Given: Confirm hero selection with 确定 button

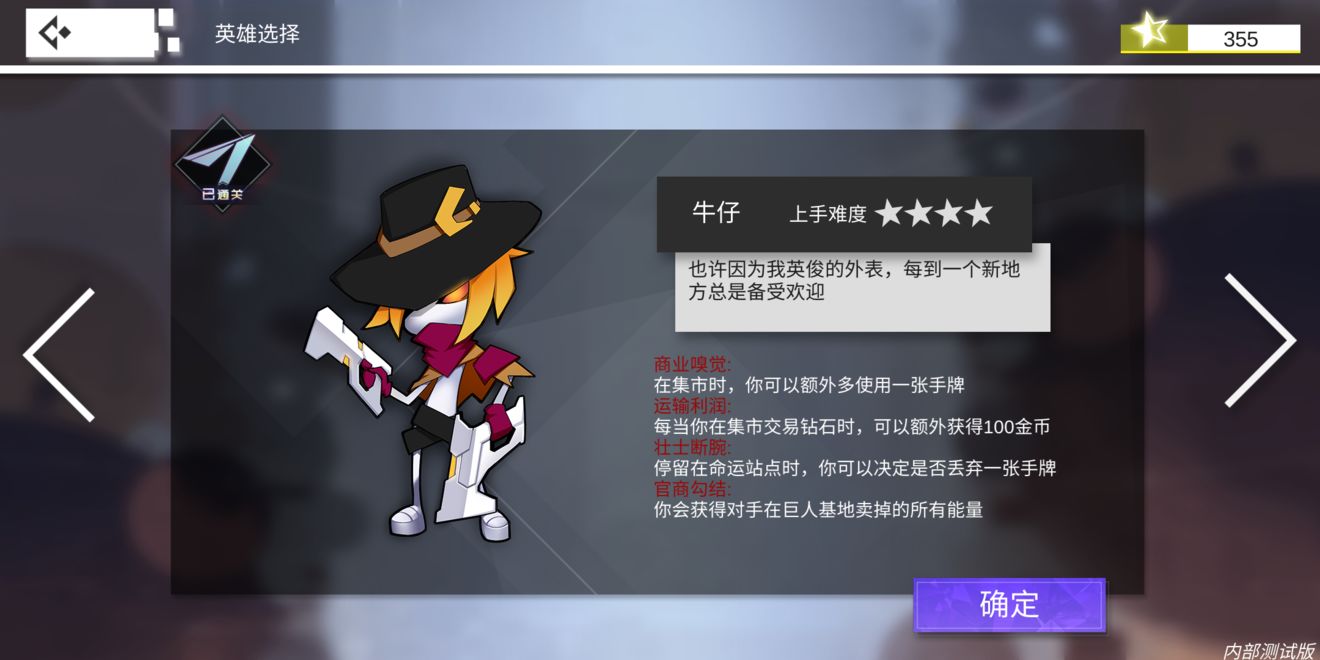Looking at the screenshot, I should (x=1009, y=605).
